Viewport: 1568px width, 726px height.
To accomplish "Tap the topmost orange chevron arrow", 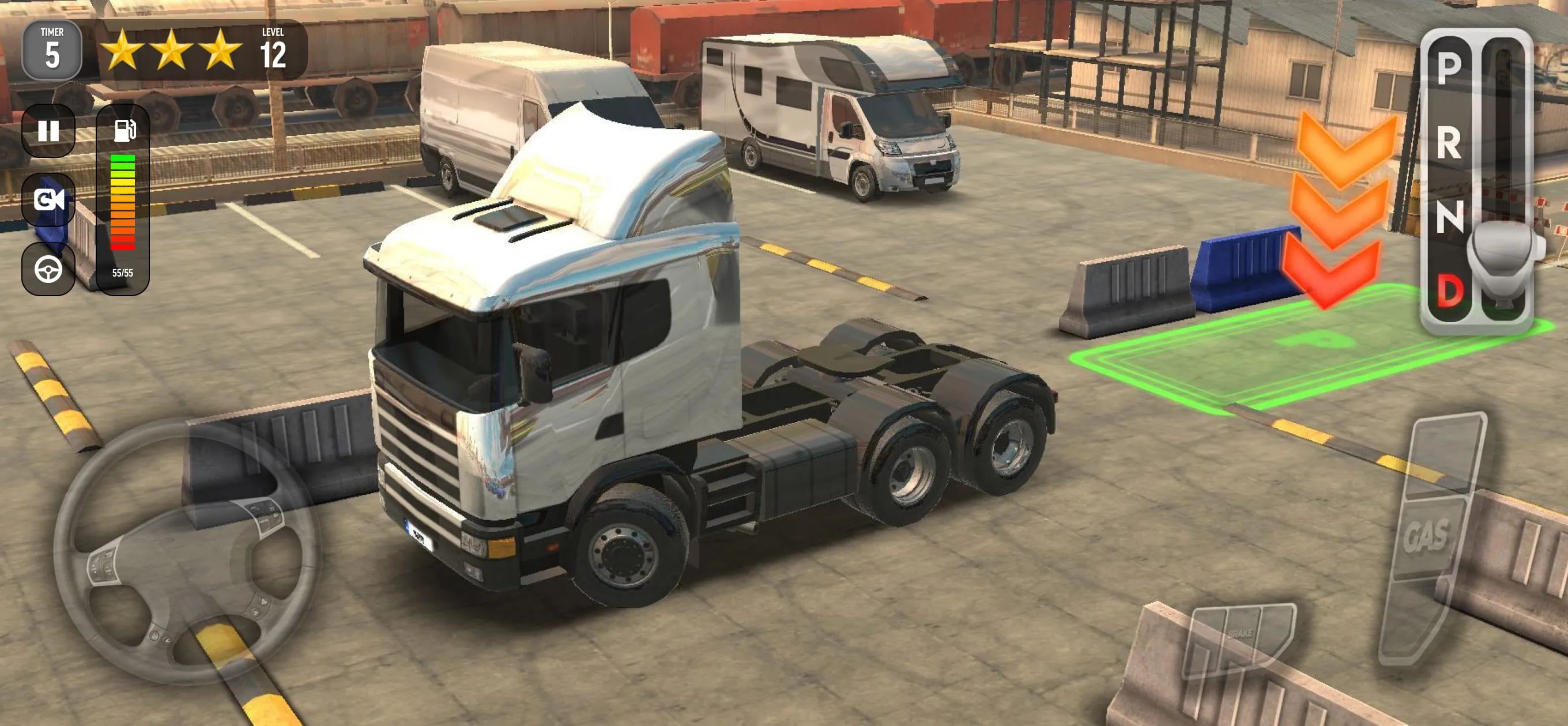I will tap(1347, 142).
